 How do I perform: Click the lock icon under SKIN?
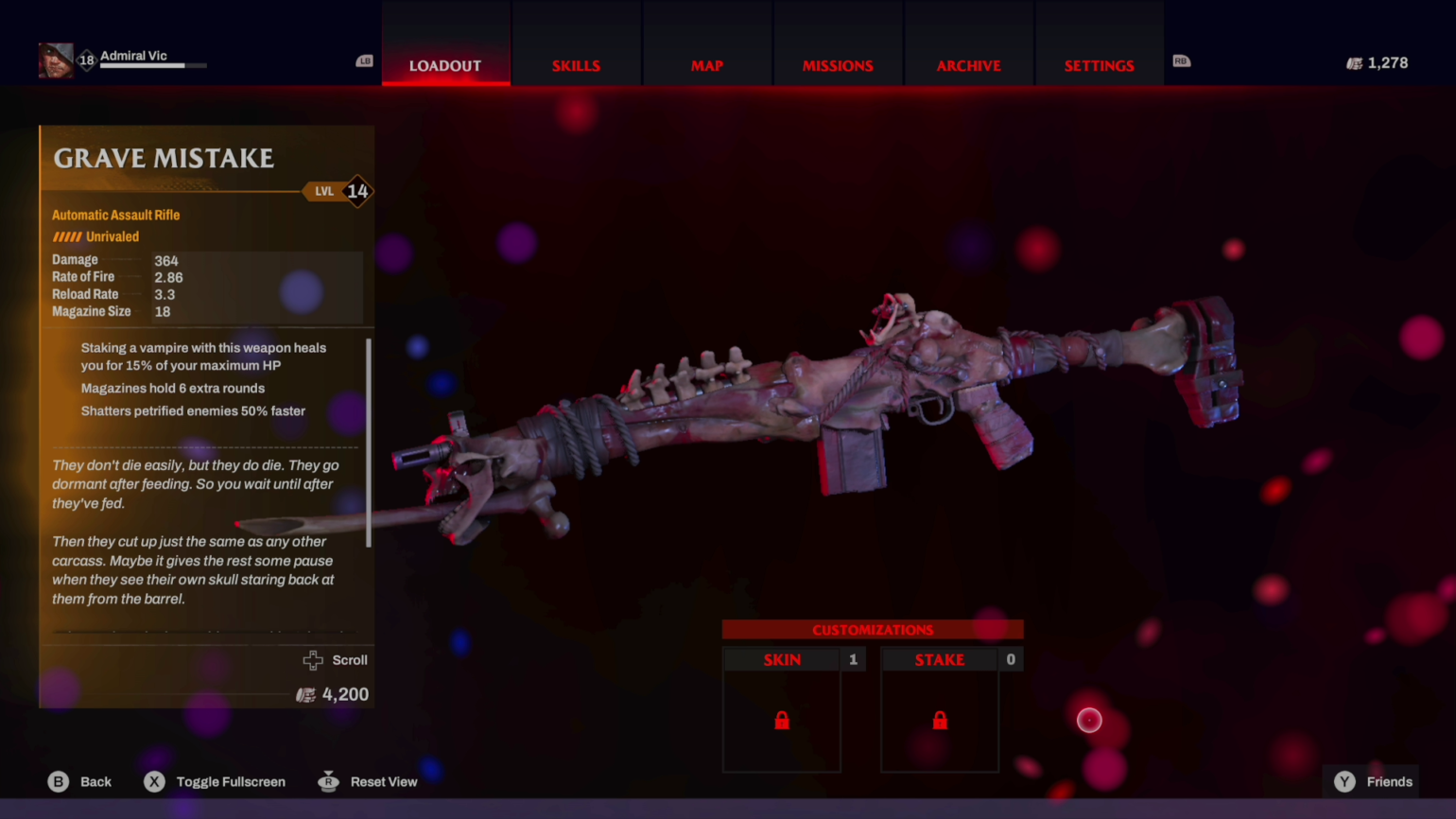click(782, 721)
